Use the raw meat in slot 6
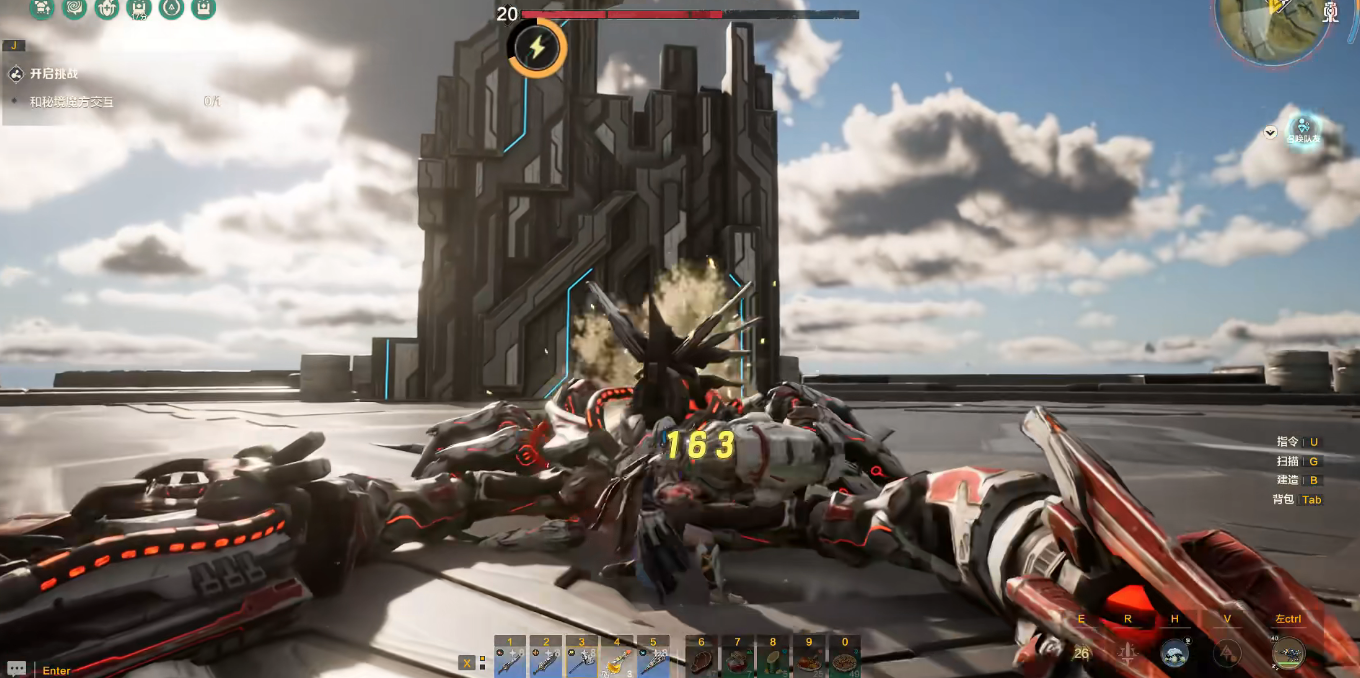This screenshot has height=678, width=1360. [x=702, y=660]
